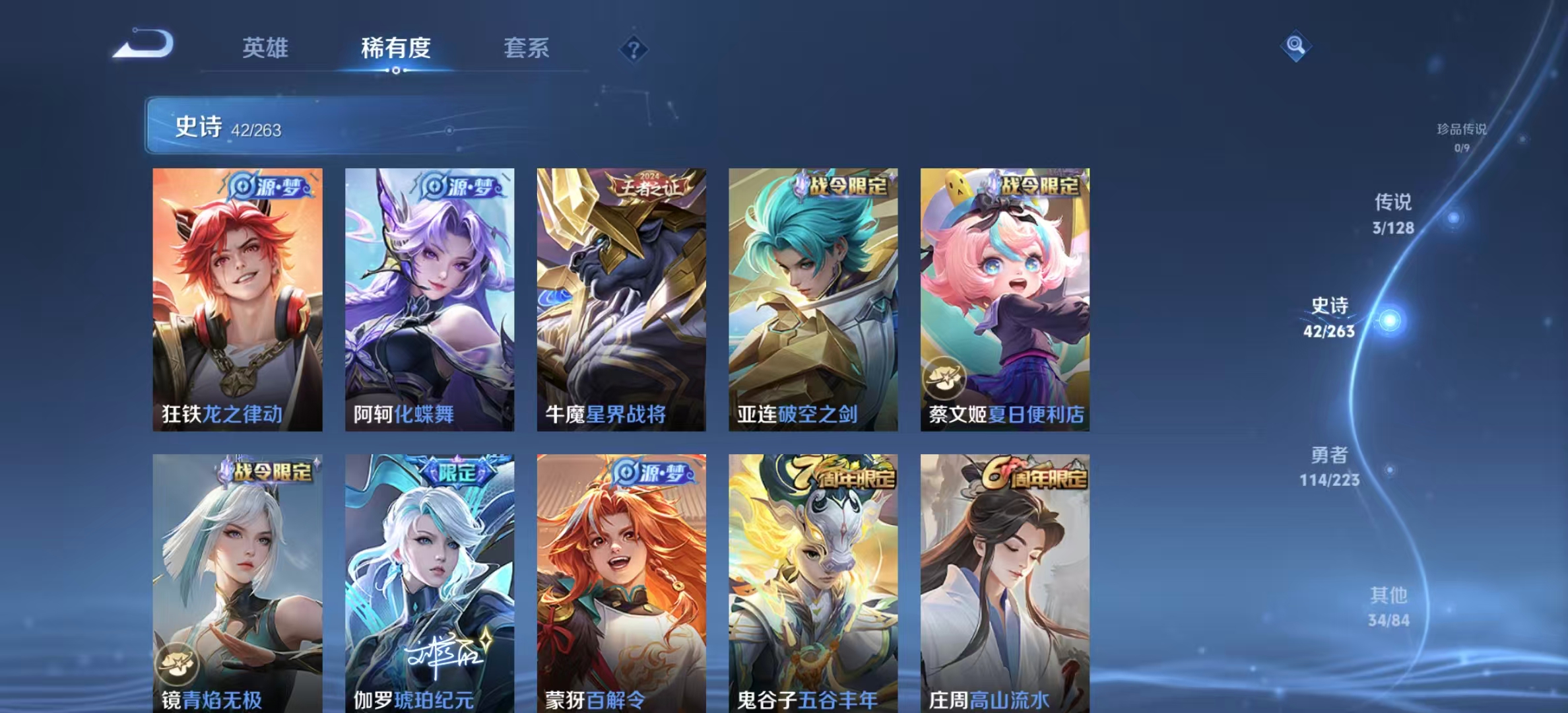Open the 庄周 高山流水 skin card
1568x713 pixels.
(x=1005, y=582)
